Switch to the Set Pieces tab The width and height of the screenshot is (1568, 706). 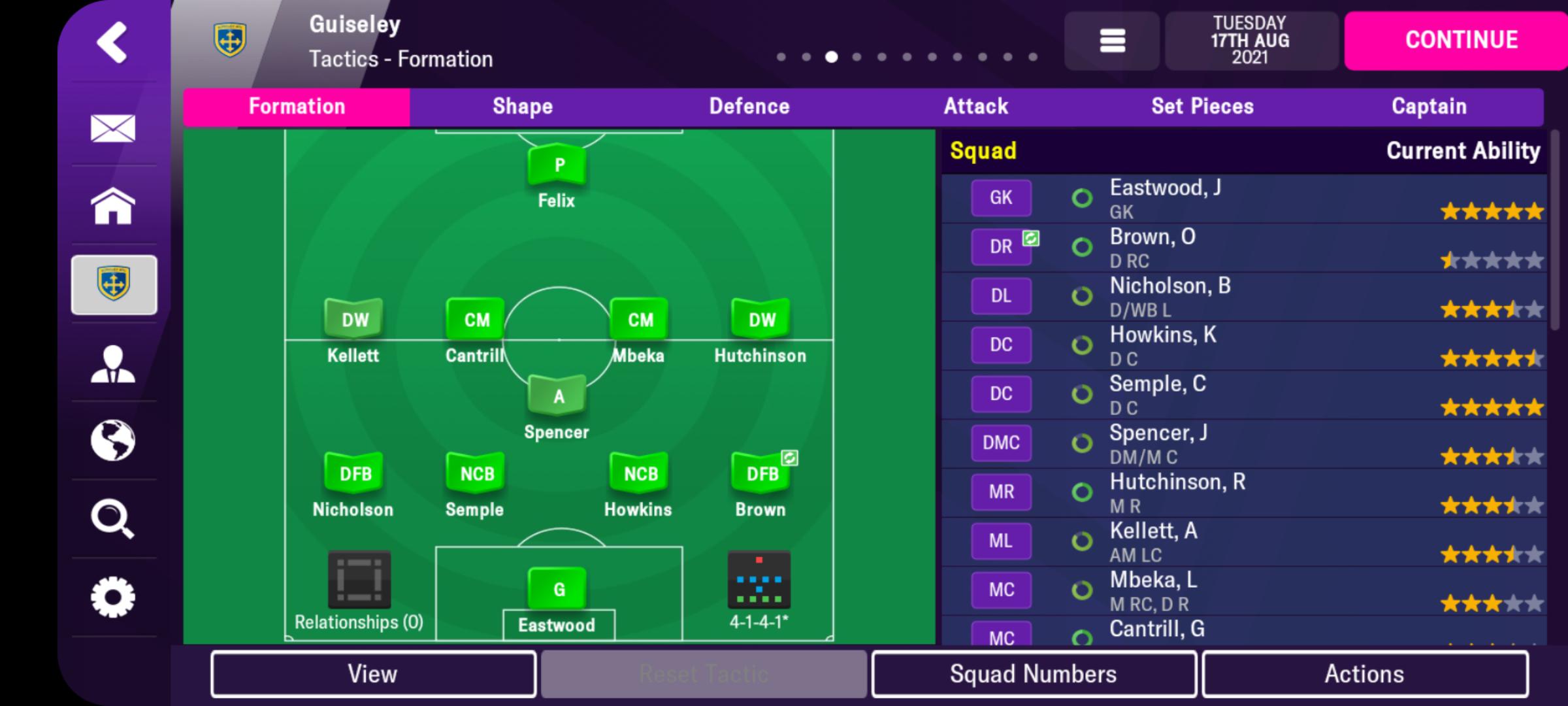point(1201,106)
